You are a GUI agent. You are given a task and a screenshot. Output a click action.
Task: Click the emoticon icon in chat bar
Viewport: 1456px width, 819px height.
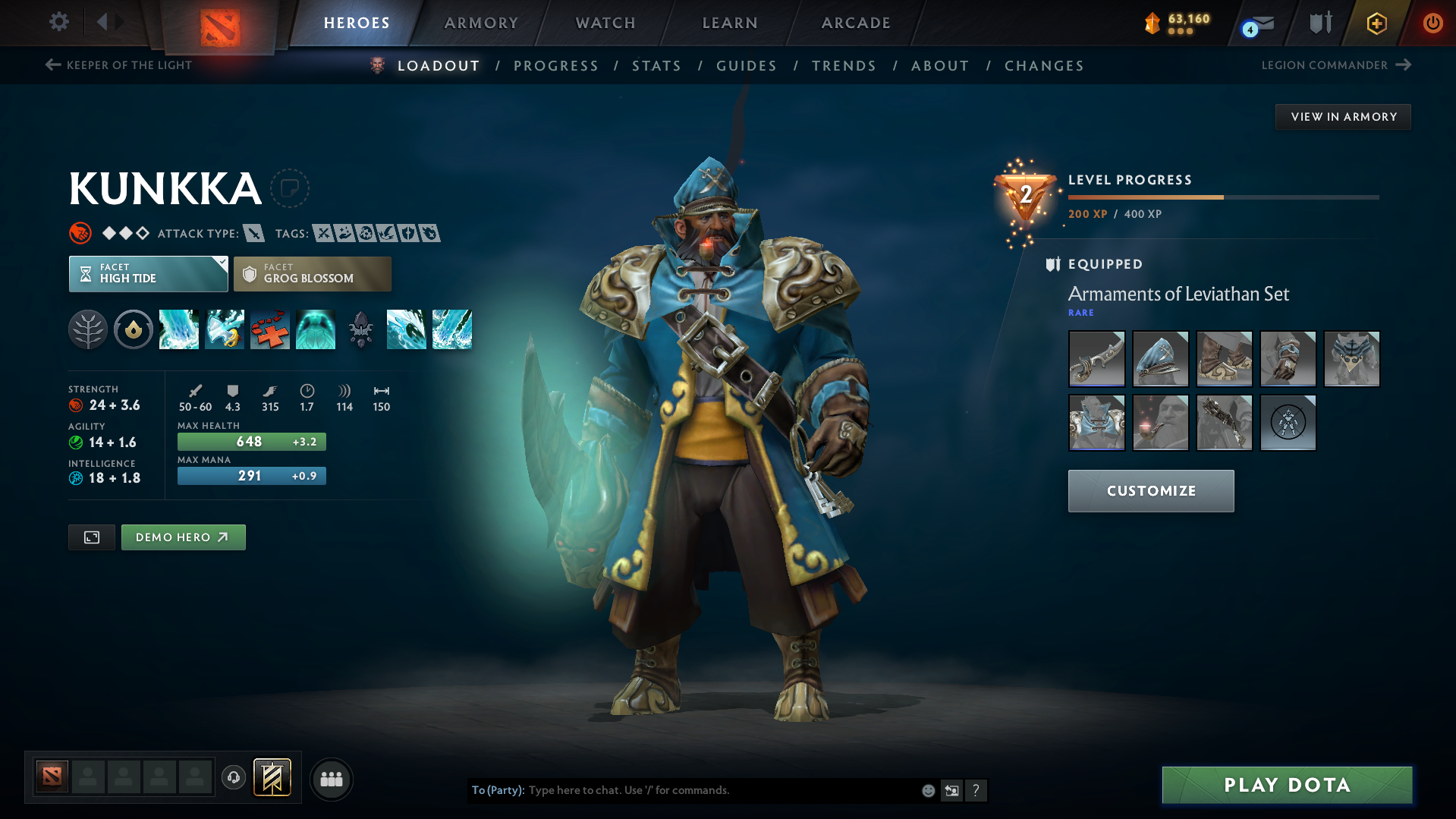pos(928,790)
